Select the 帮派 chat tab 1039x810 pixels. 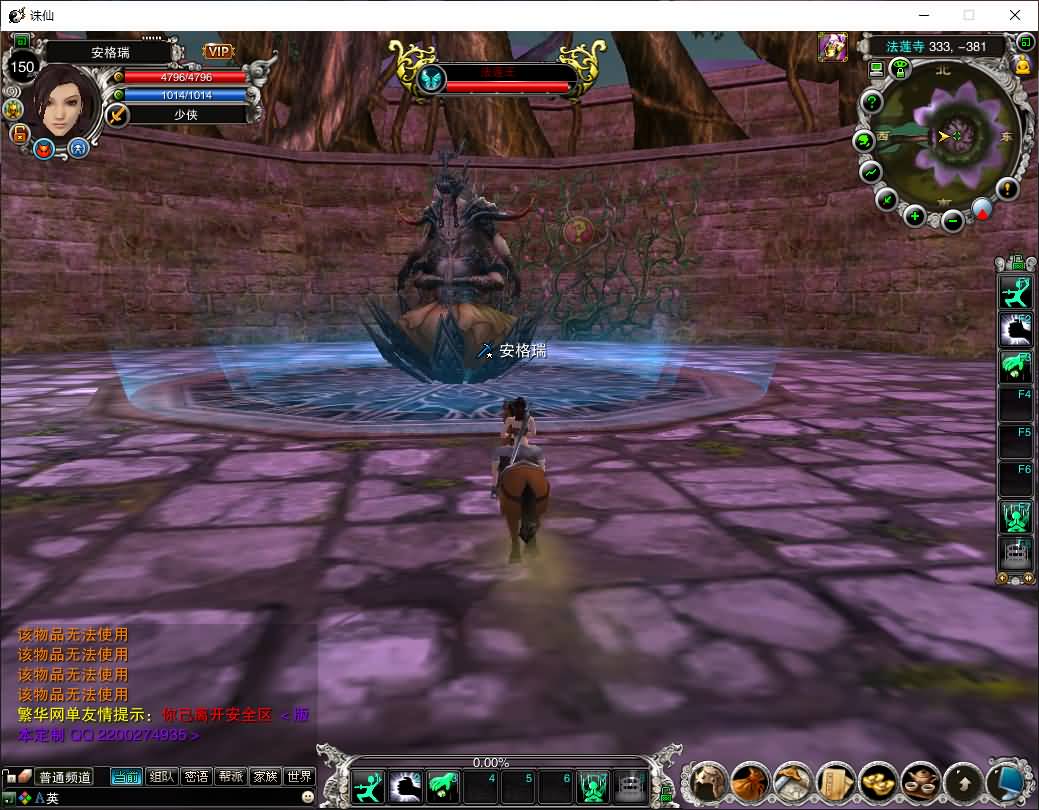pyautogui.click(x=230, y=776)
